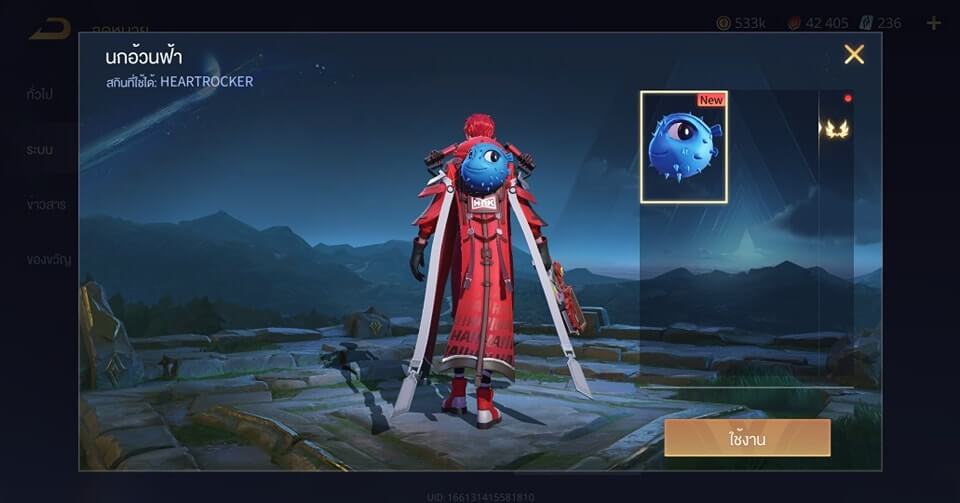Click the orange ใช้งาน confirm button
960x503 pixels.
pos(747,437)
